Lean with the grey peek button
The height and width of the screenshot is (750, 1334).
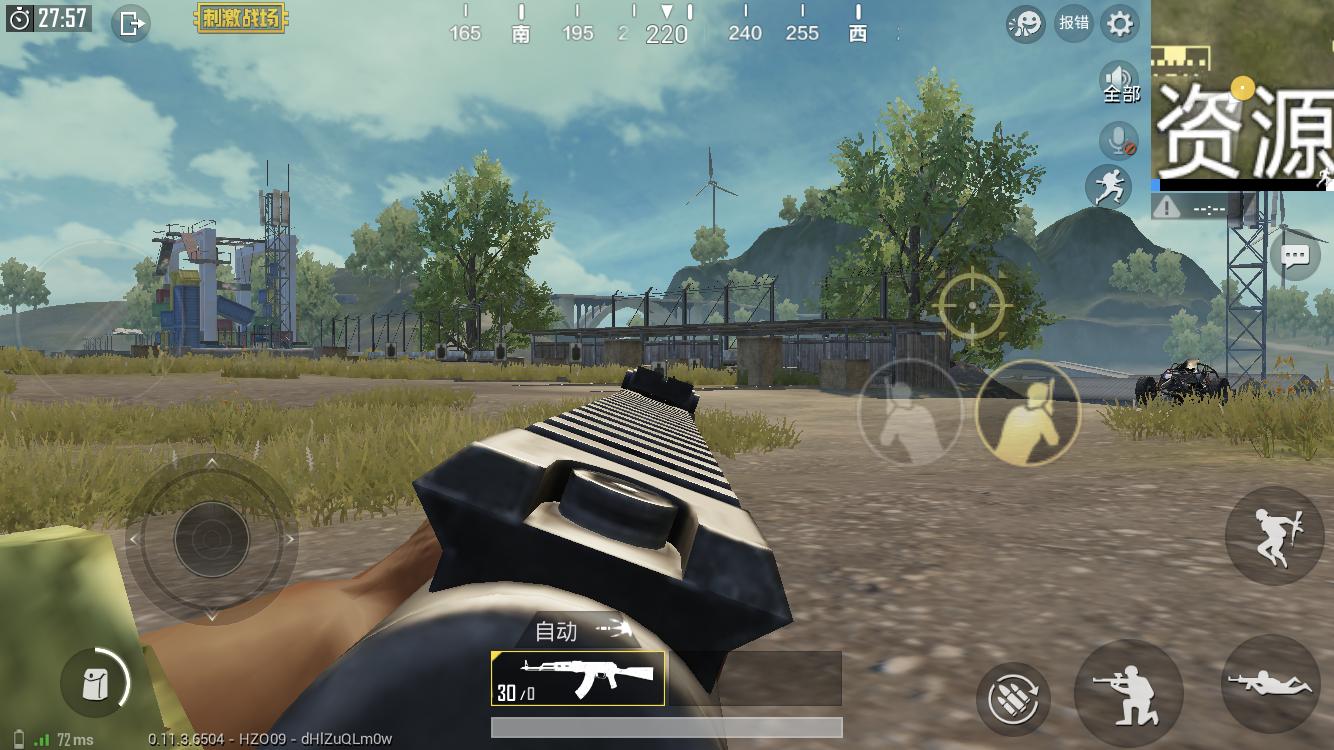pos(909,412)
